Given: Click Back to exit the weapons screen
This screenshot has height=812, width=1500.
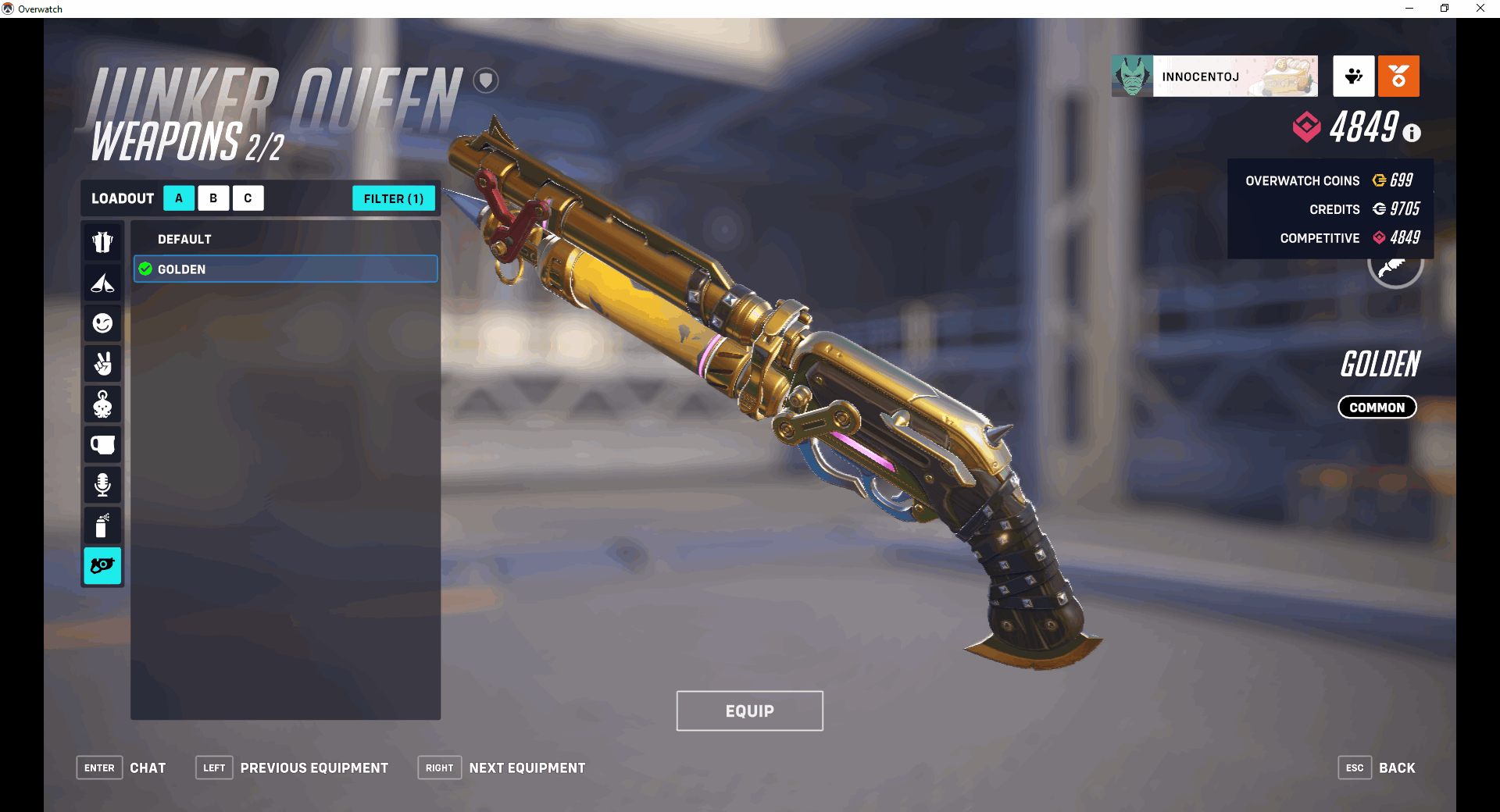Looking at the screenshot, I should [1398, 767].
